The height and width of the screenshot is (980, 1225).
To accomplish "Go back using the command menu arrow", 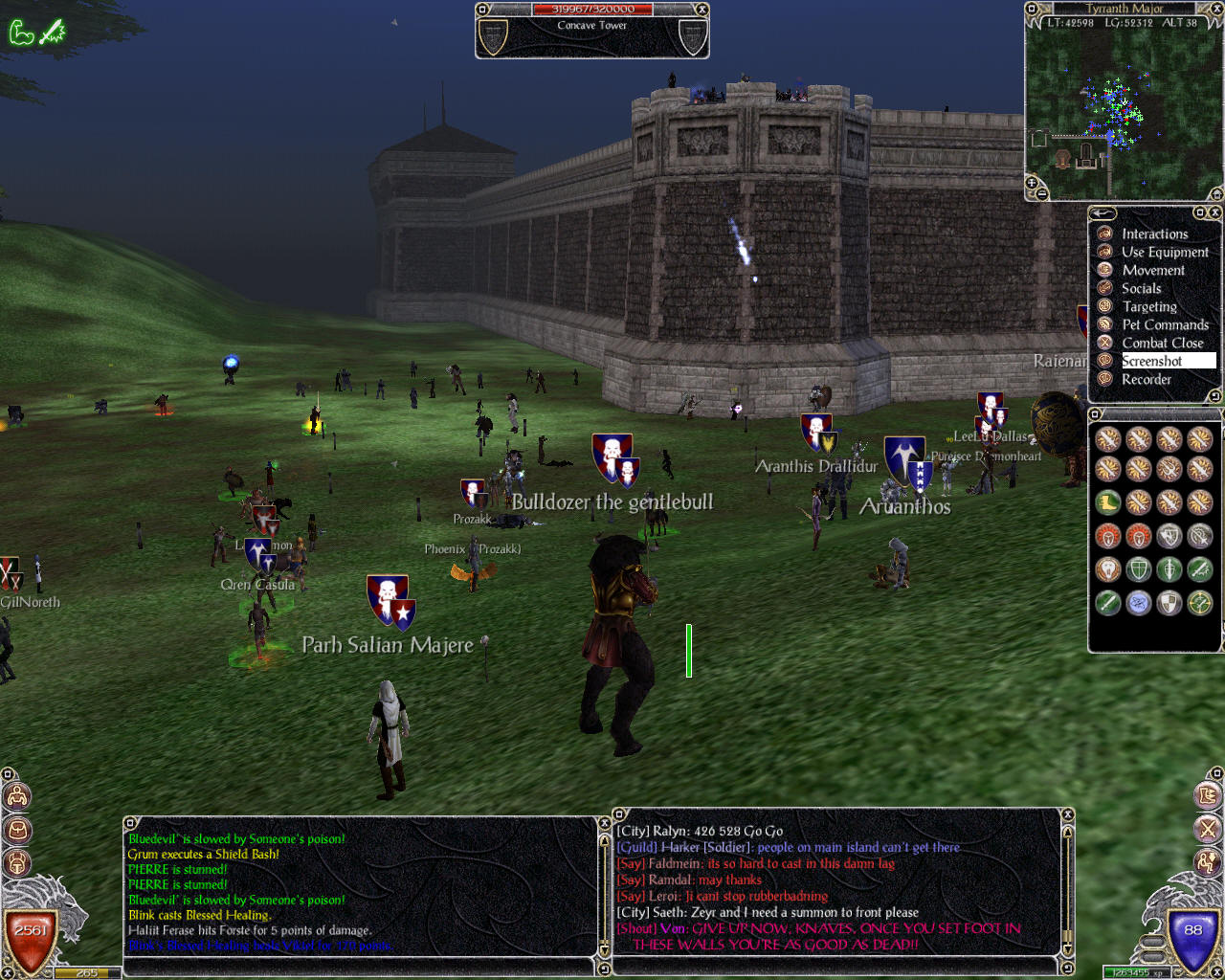I will (1103, 213).
